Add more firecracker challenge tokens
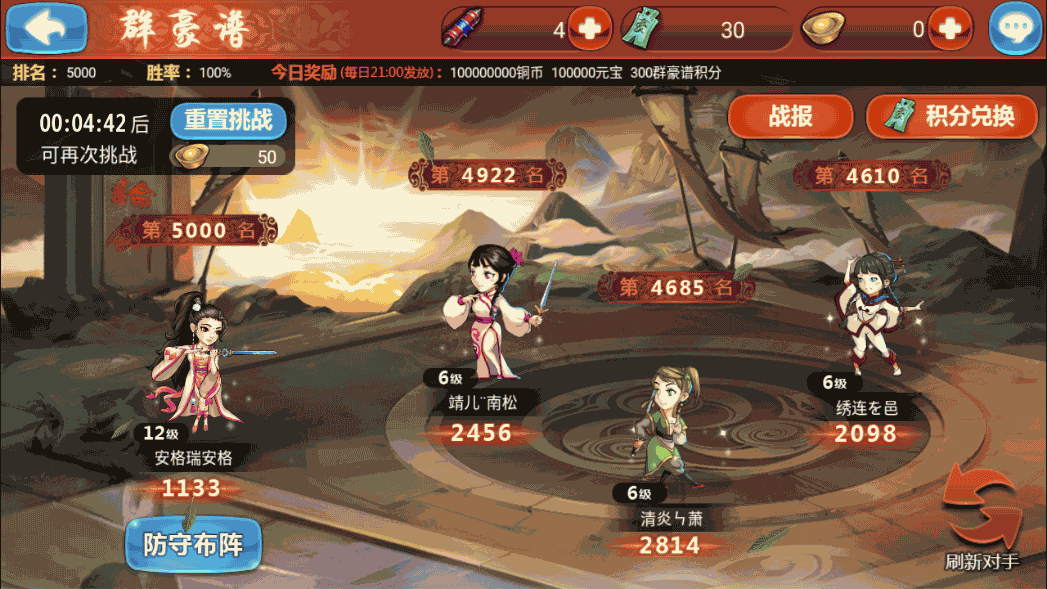Screen dimensions: 1047x589 [x=591, y=29]
